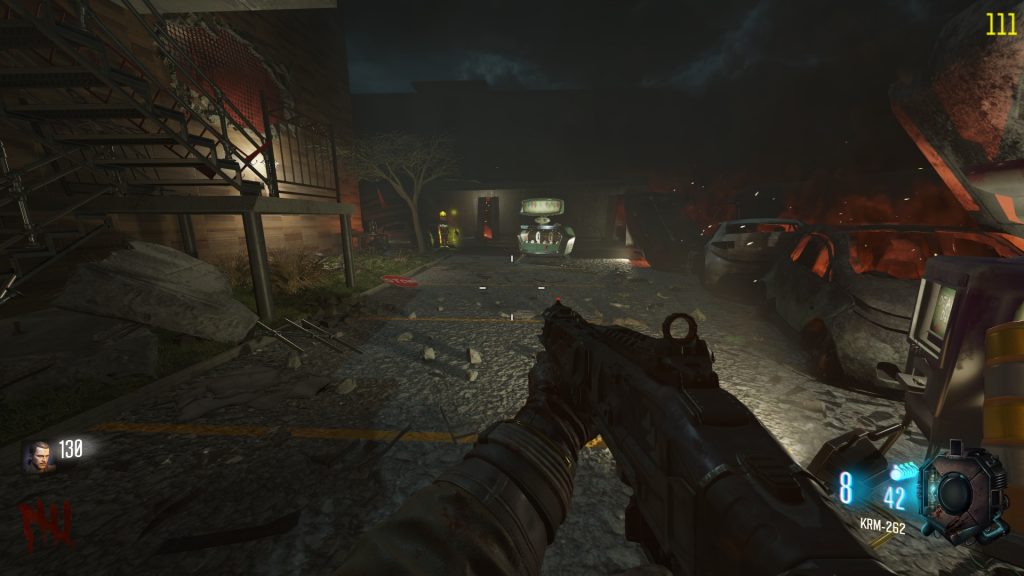Select the equipment gadget icon beside the ammo
The width and height of the screenshot is (1024, 576).
960,495
